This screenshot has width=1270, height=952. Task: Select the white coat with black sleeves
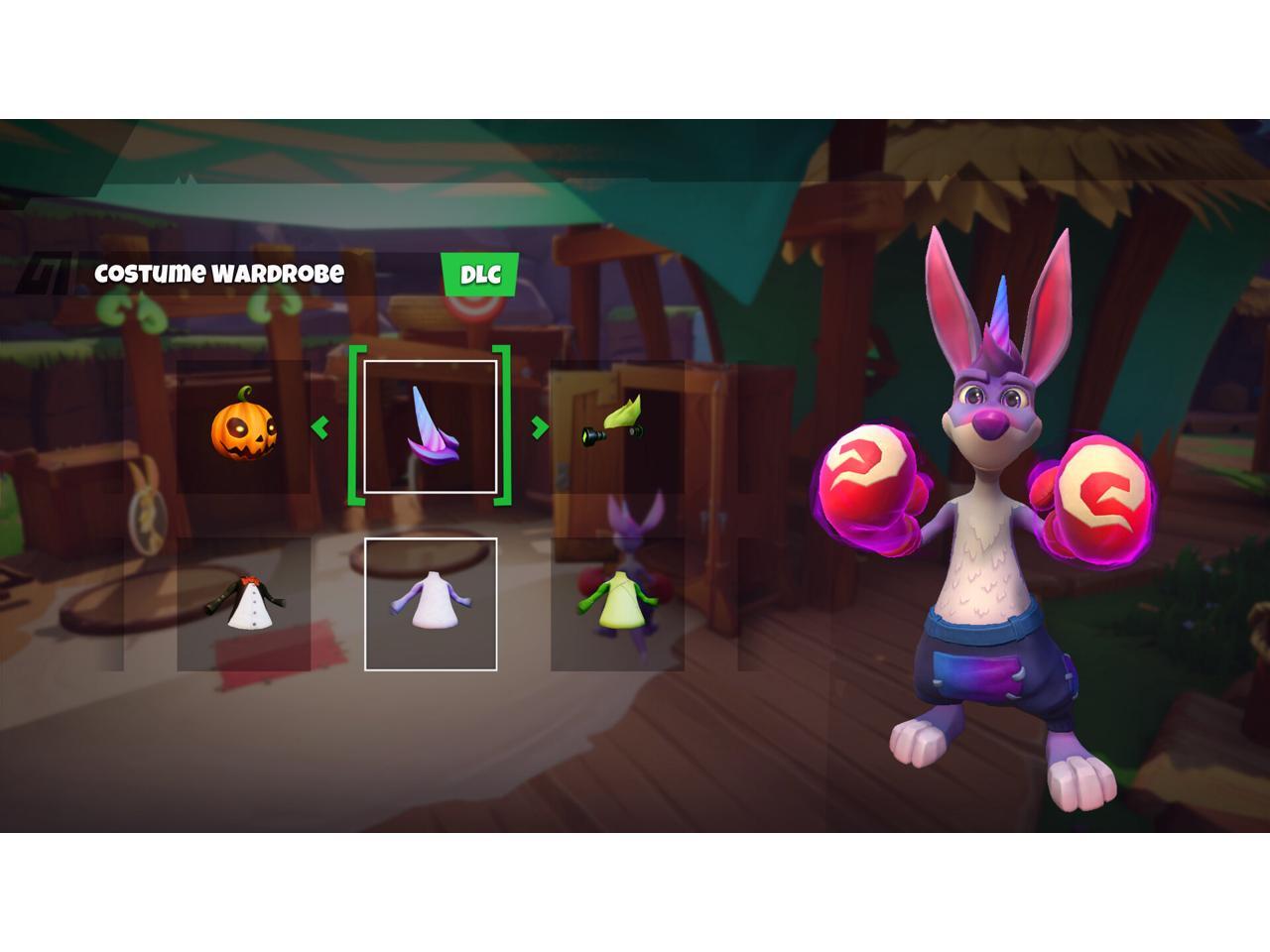point(244,604)
